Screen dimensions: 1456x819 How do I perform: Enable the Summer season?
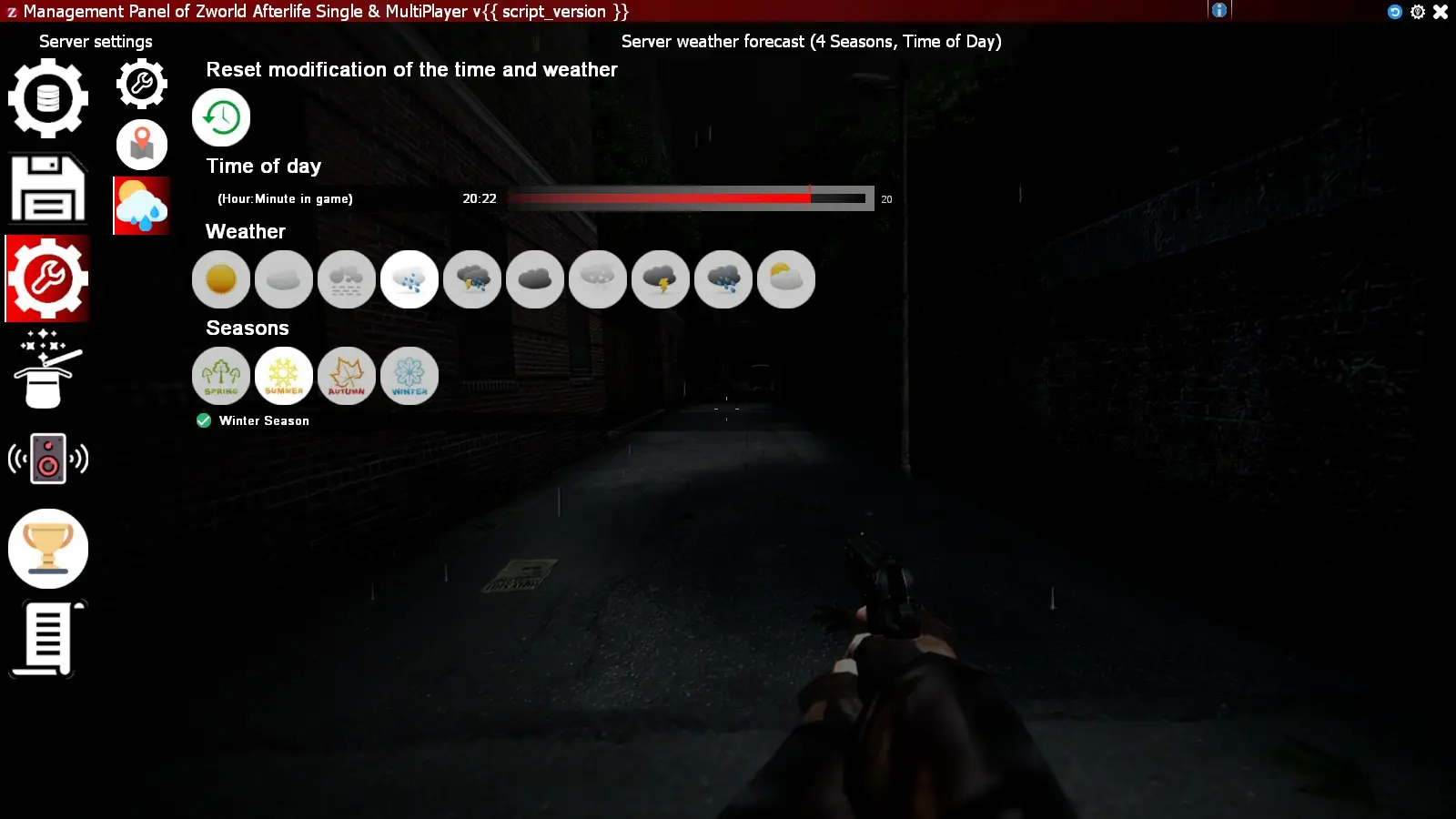(284, 375)
